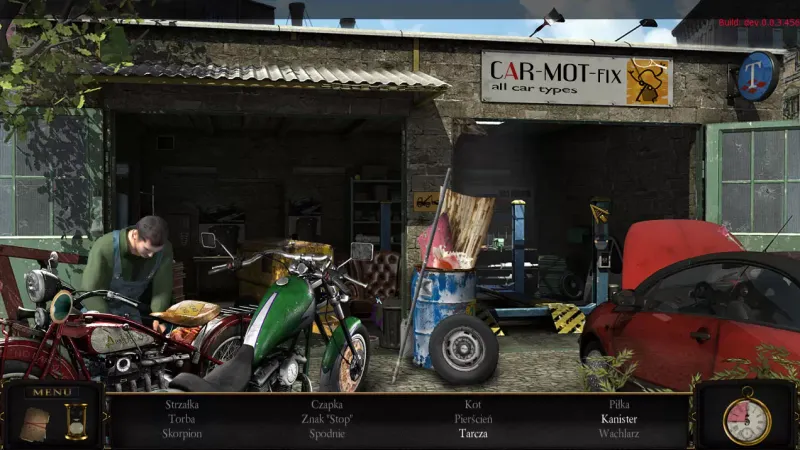
Task: Select the highlighted 'Kanister' entry
Action: 619,419
